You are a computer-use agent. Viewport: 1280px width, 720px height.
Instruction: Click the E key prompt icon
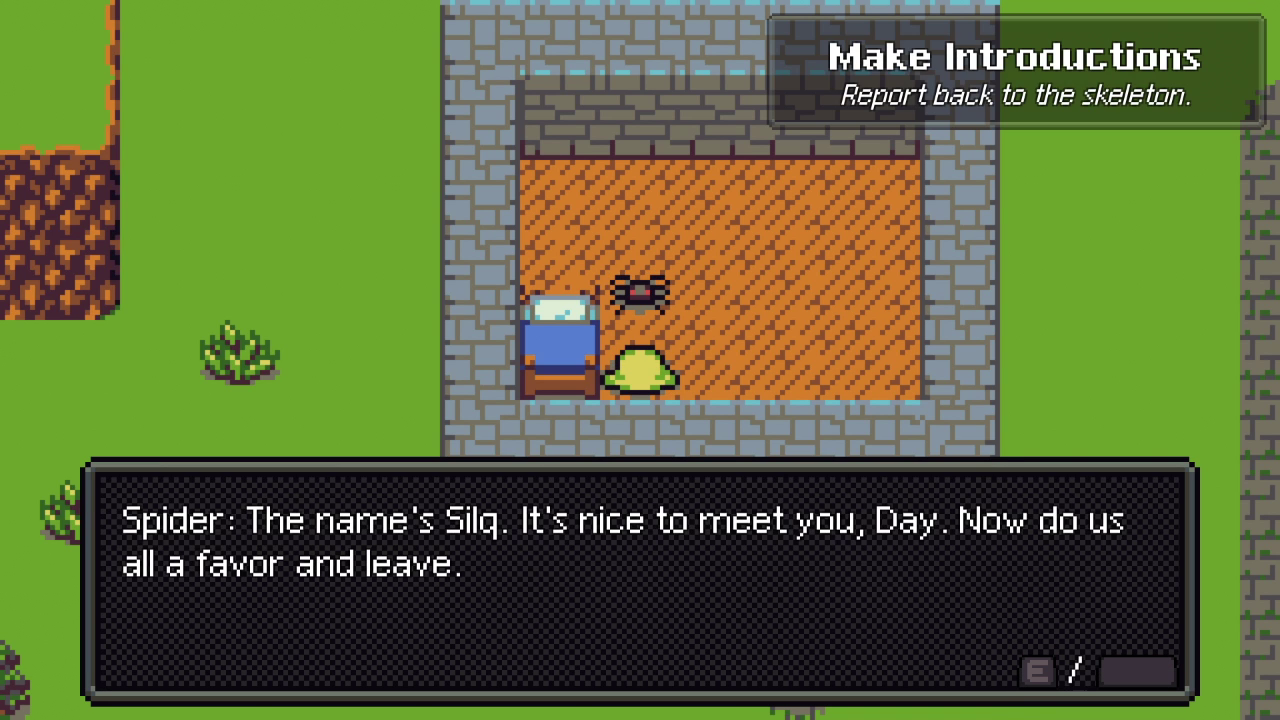coord(1037,671)
